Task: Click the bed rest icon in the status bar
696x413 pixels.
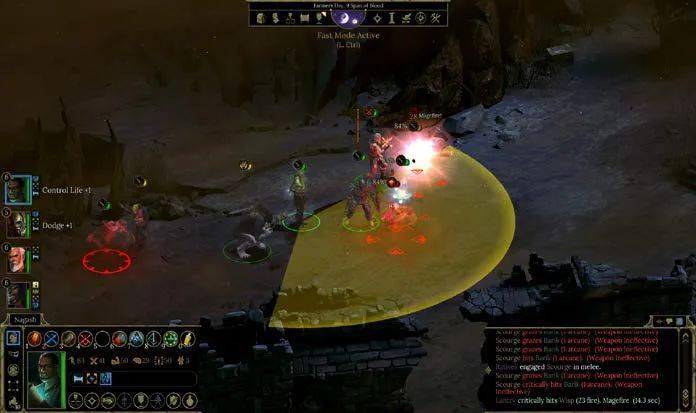Action: click(79, 379)
